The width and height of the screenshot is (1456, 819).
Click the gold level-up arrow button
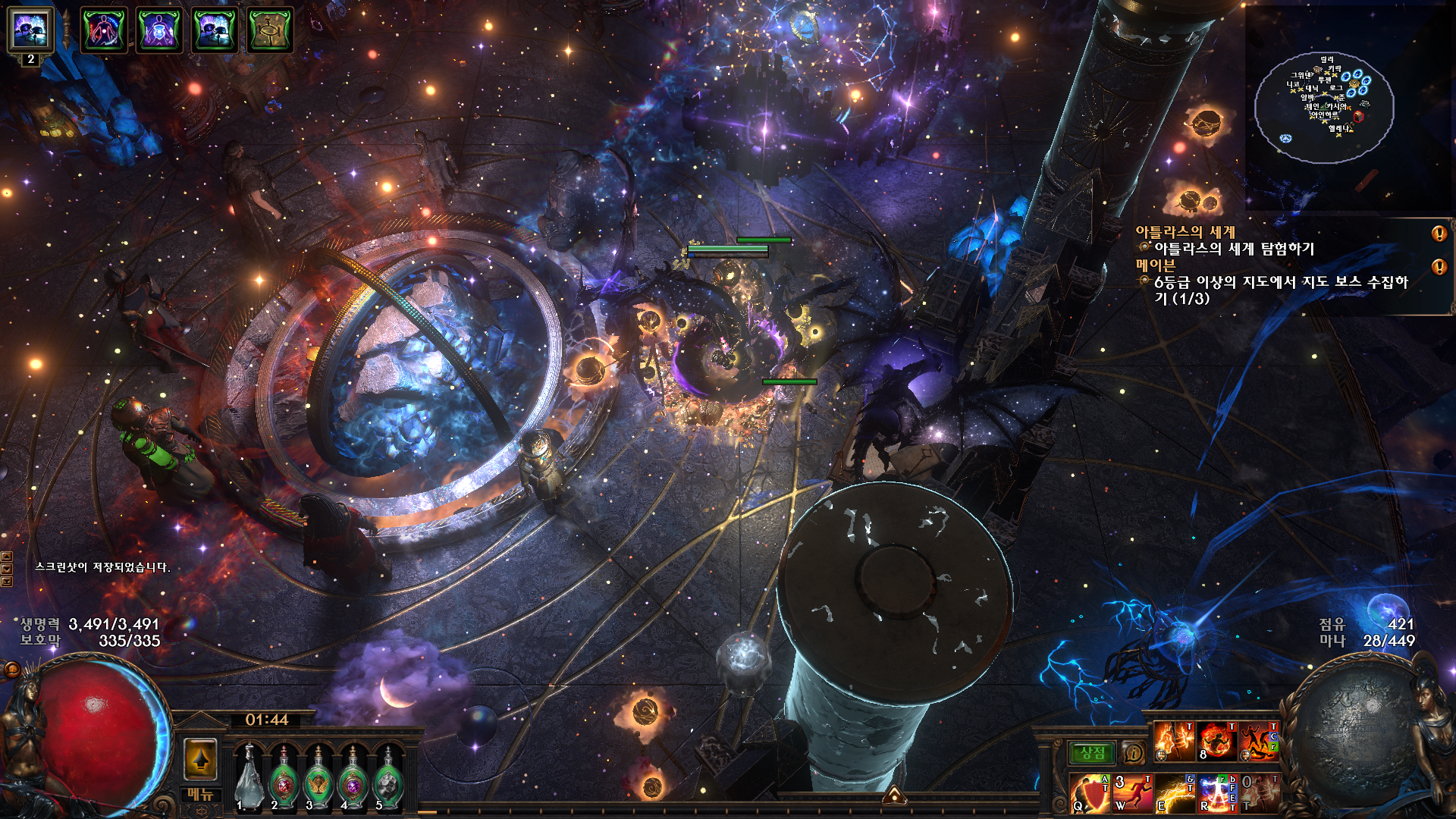[201, 759]
